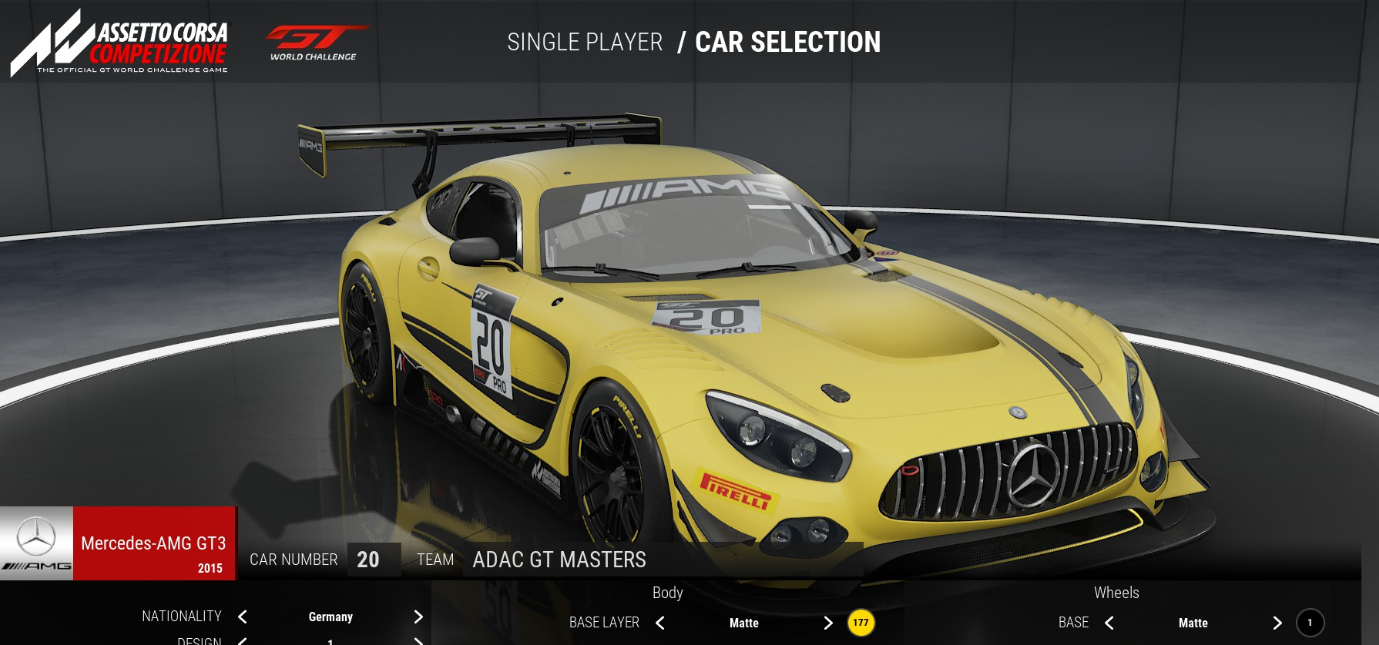Switch body base layer to previous finish
This screenshot has width=1379, height=645.
[x=660, y=623]
